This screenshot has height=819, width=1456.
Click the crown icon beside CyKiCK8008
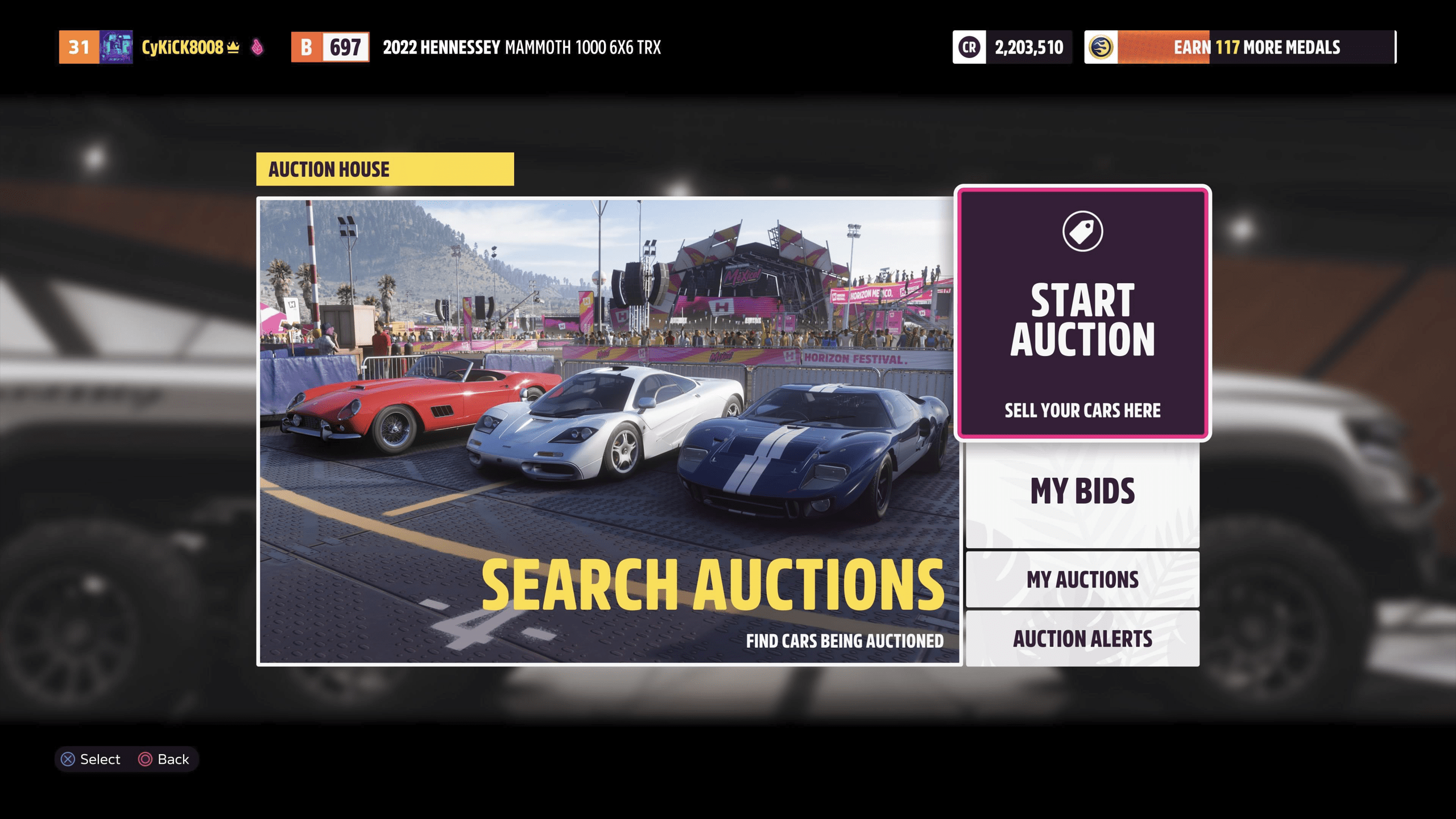[x=233, y=48]
